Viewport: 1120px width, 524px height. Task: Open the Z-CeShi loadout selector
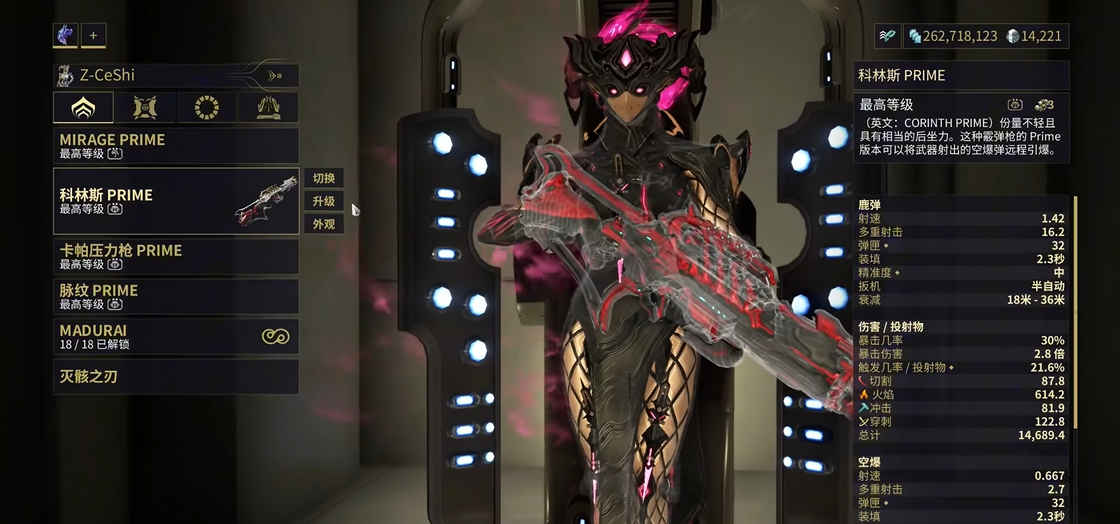coord(175,75)
